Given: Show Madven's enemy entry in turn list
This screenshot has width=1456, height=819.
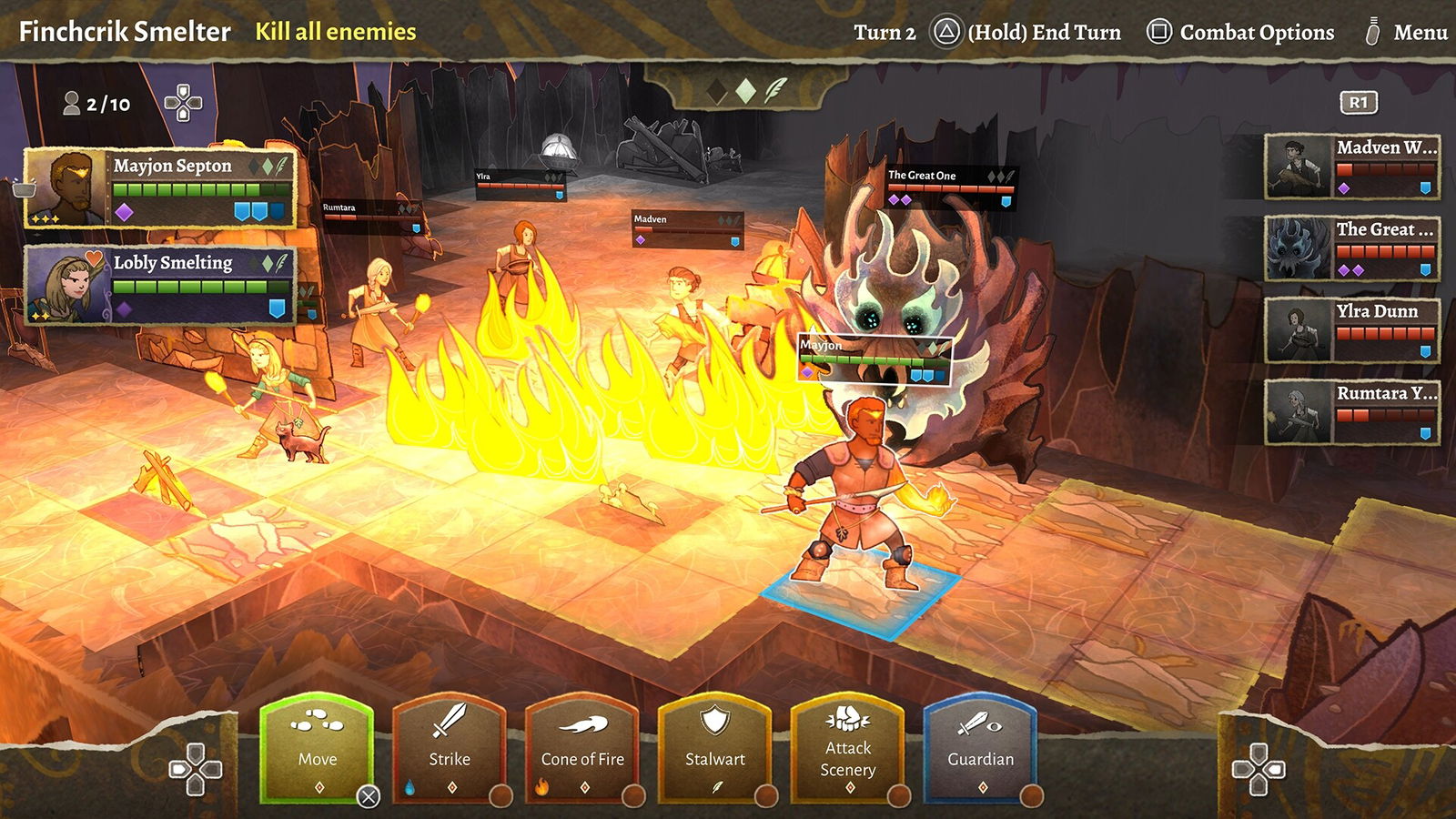Looking at the screenshot, I should click(1352, 167).
